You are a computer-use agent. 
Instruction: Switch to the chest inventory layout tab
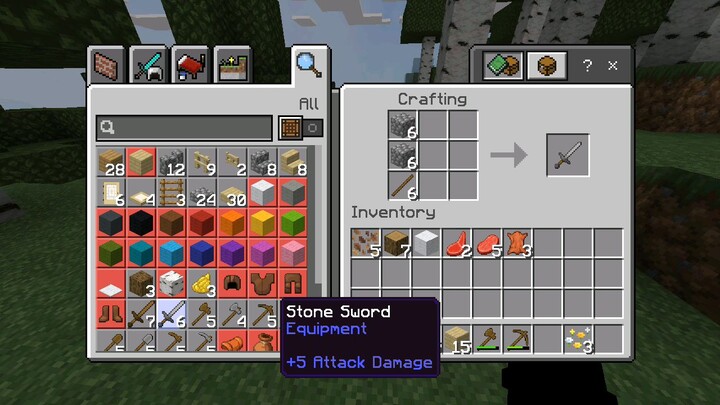point(541,66)
